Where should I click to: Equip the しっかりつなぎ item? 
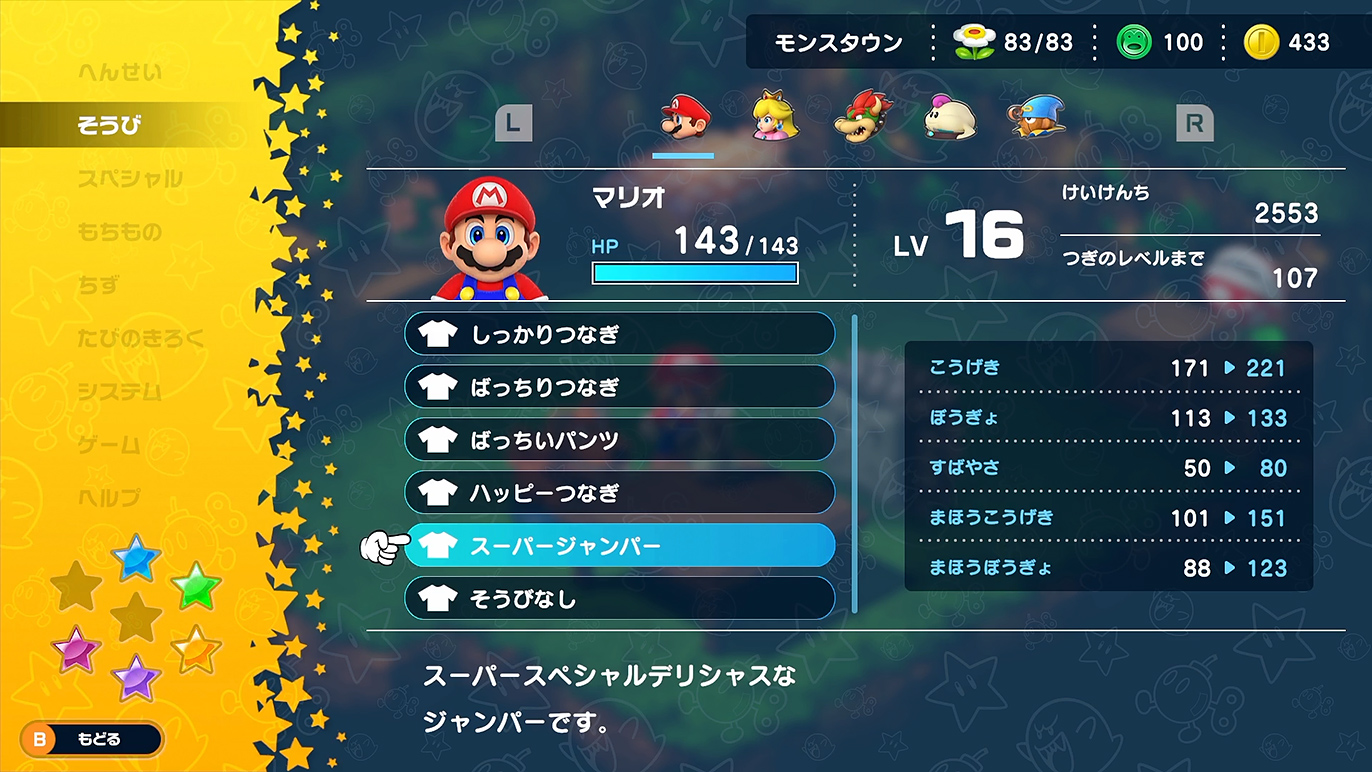tap(620, 333)
